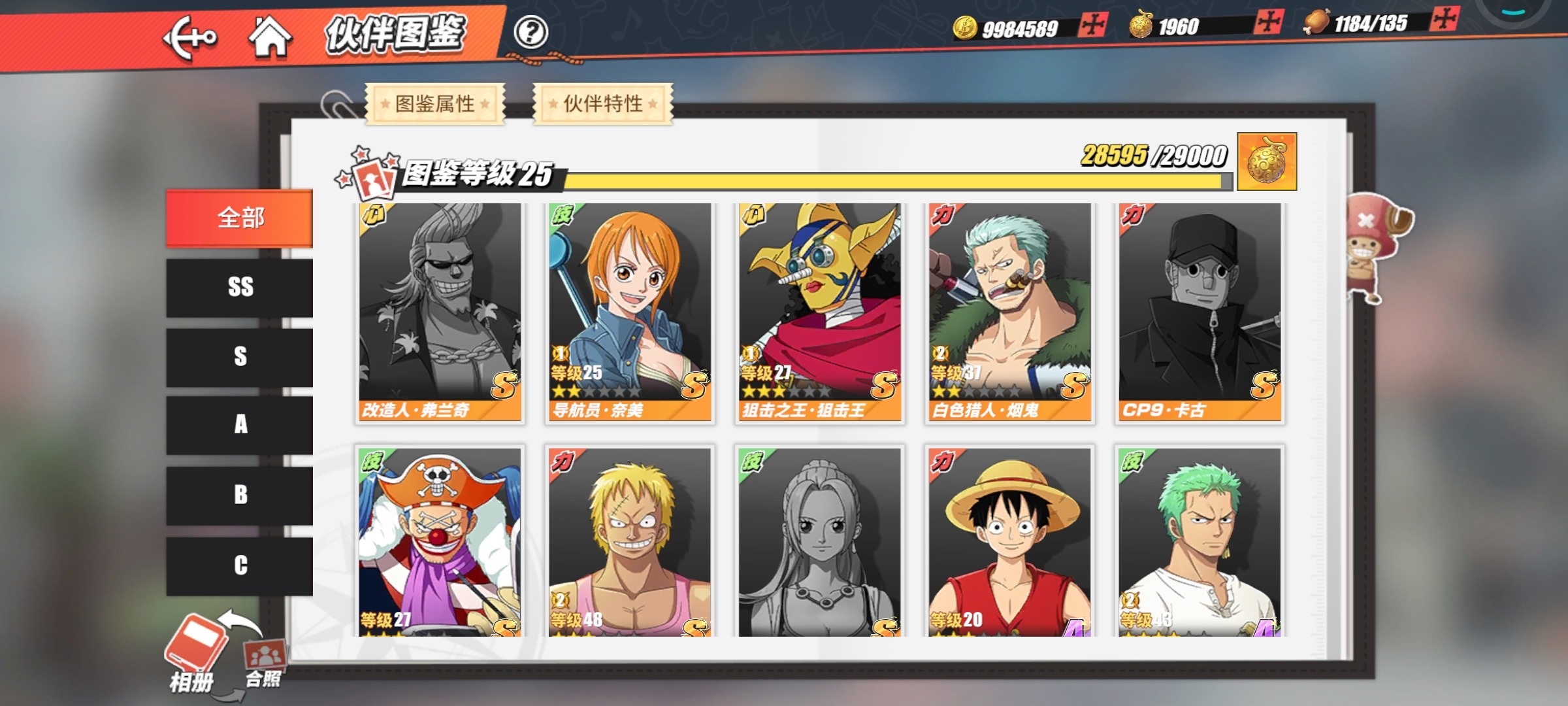The image size is (1568, 706).
Task: Claim the devil fruit reward icon
Action: [x=1267, y=161]
